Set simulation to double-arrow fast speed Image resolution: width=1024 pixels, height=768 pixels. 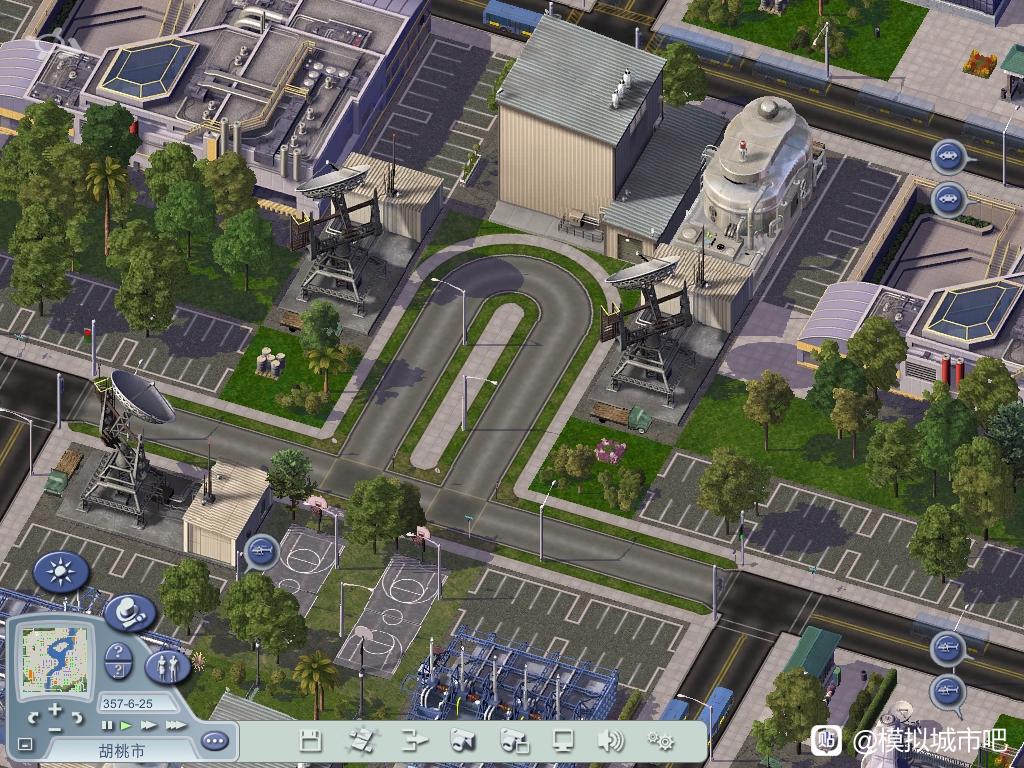tap(149, 725)
